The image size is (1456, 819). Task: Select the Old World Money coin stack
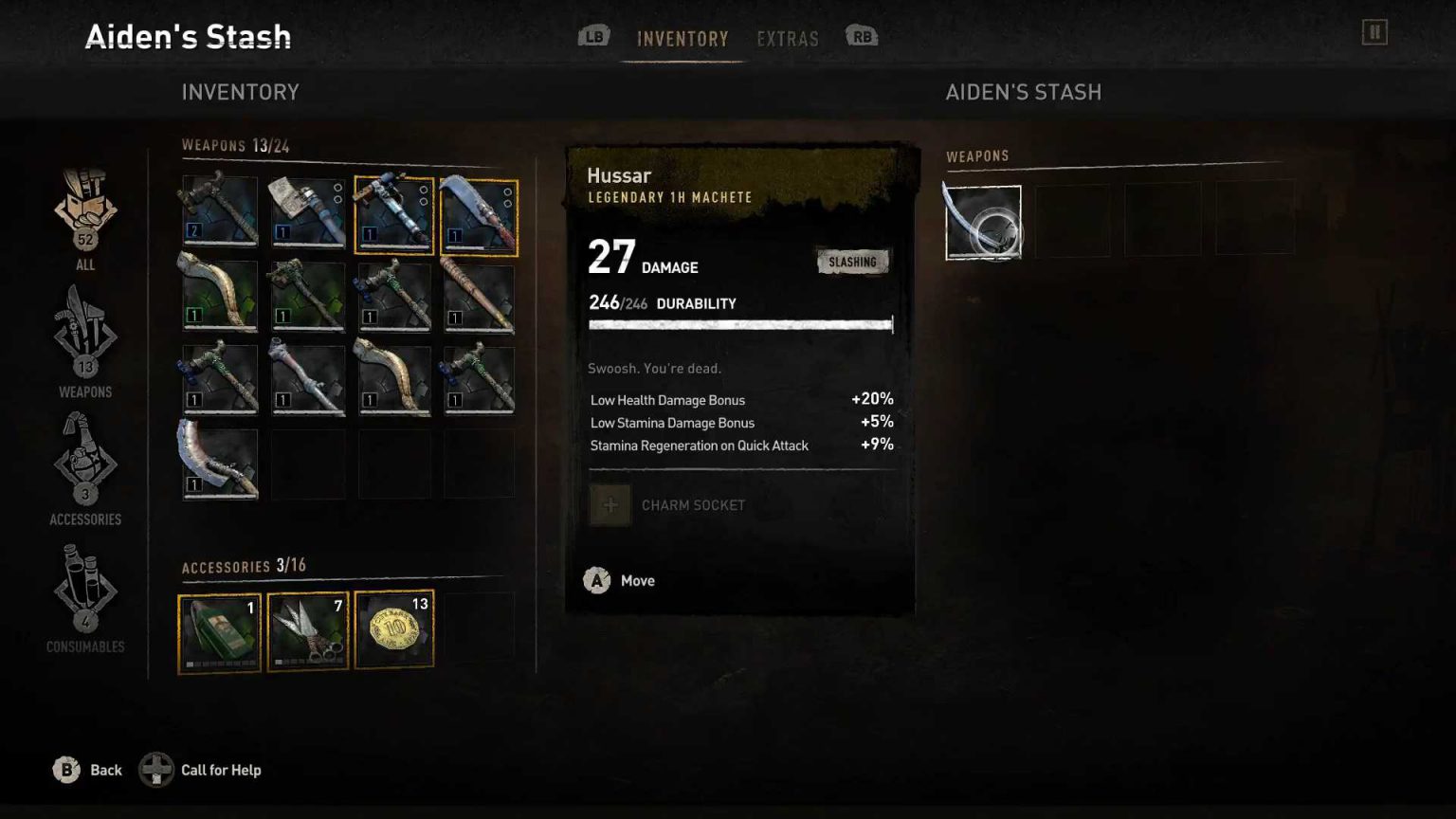[x=393, y=628]
